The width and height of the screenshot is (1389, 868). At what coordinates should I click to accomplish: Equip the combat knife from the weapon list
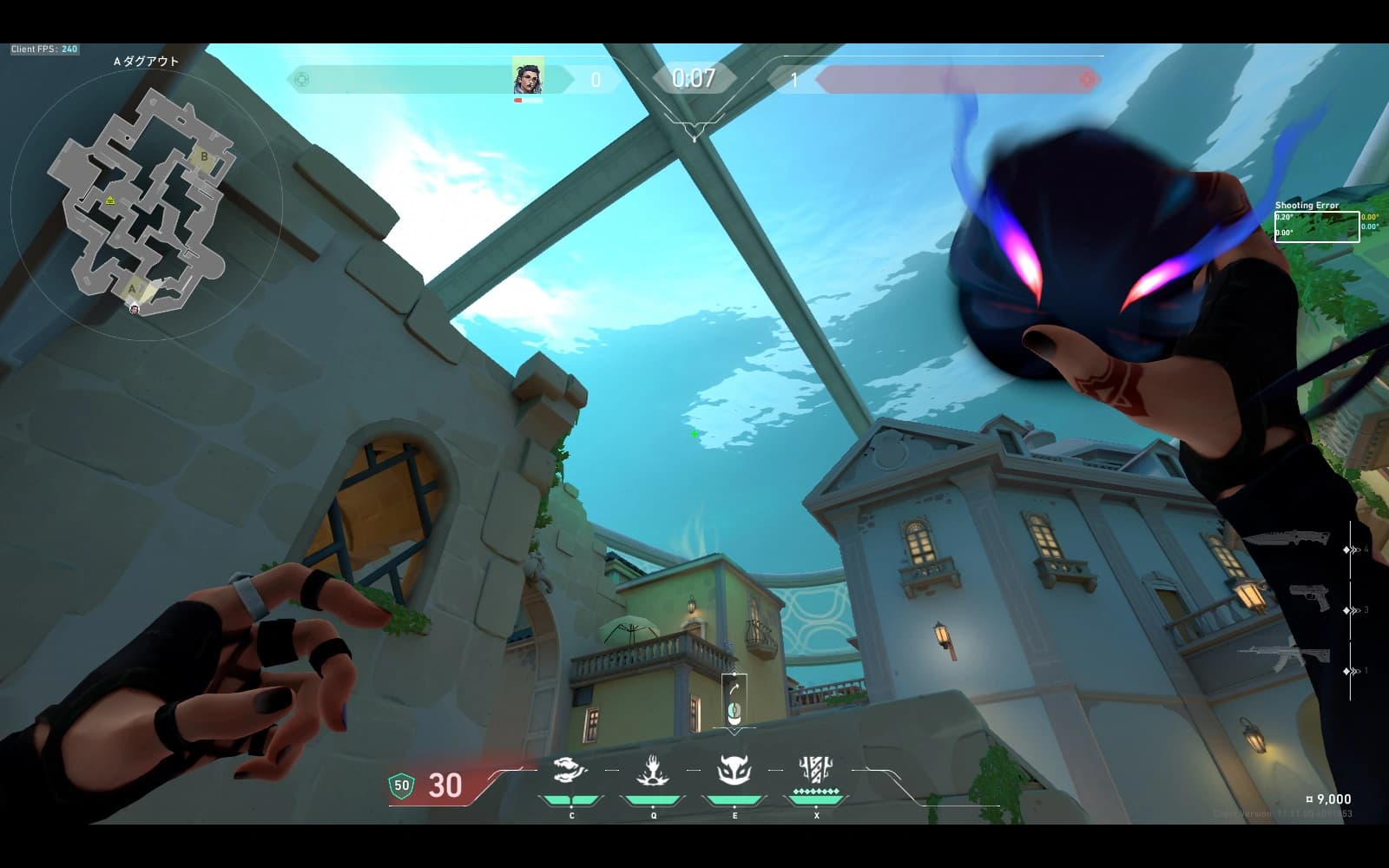1287,538
